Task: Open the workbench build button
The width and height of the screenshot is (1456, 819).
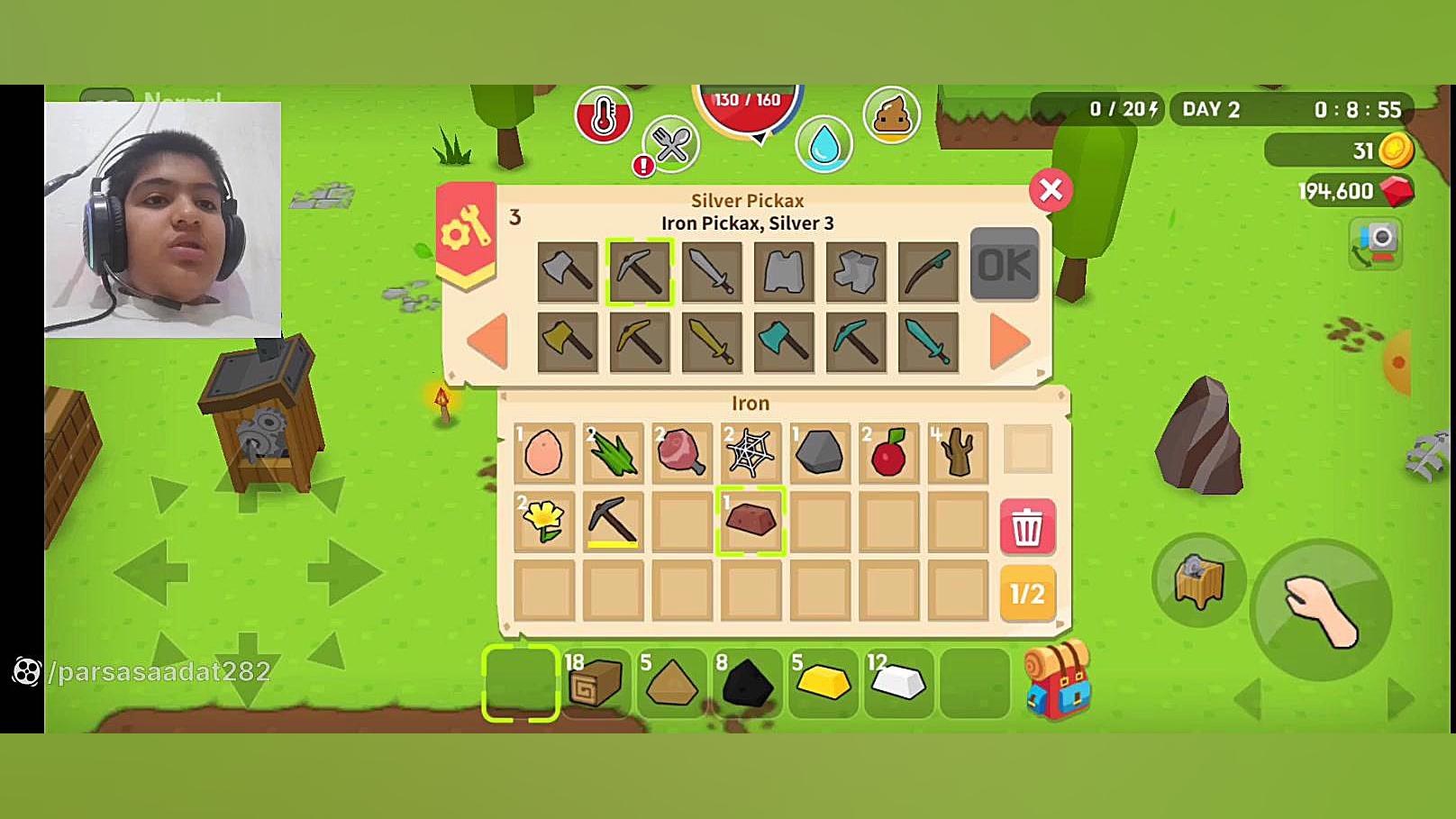Action: [x=1198, y=580]
